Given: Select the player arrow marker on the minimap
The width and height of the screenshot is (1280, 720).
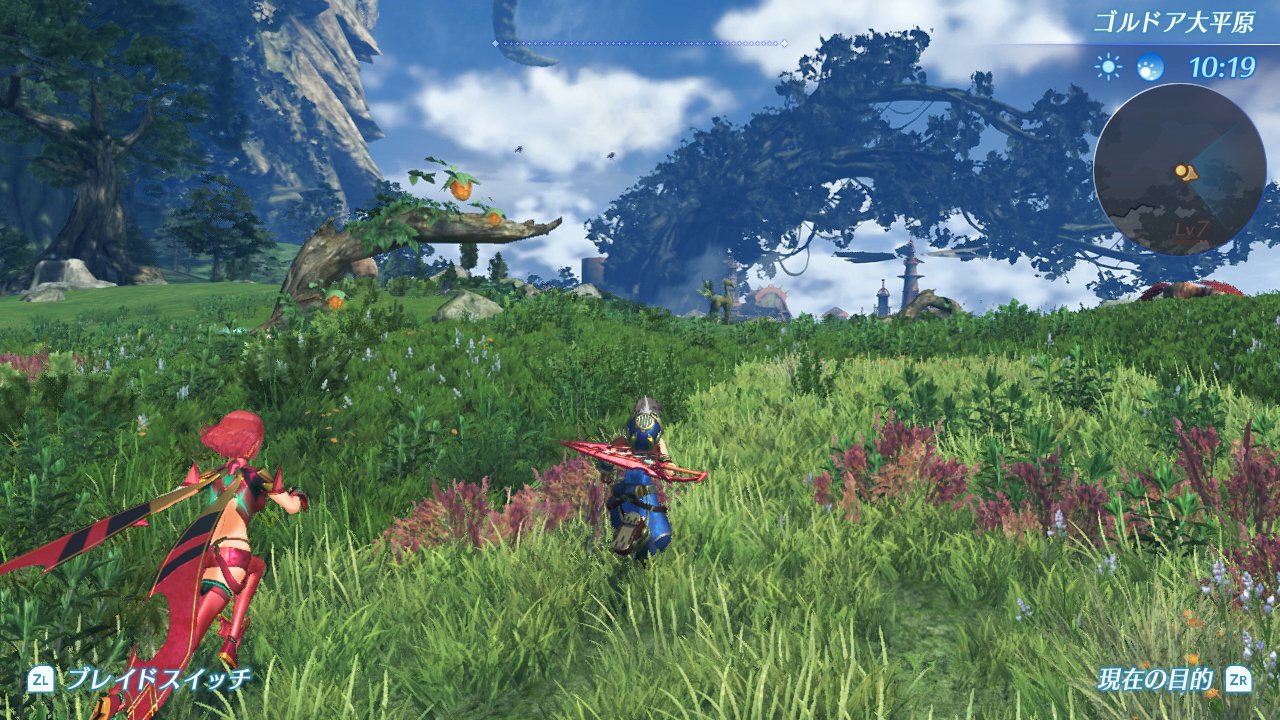Looking at the screenshot, I should 1192,174.
